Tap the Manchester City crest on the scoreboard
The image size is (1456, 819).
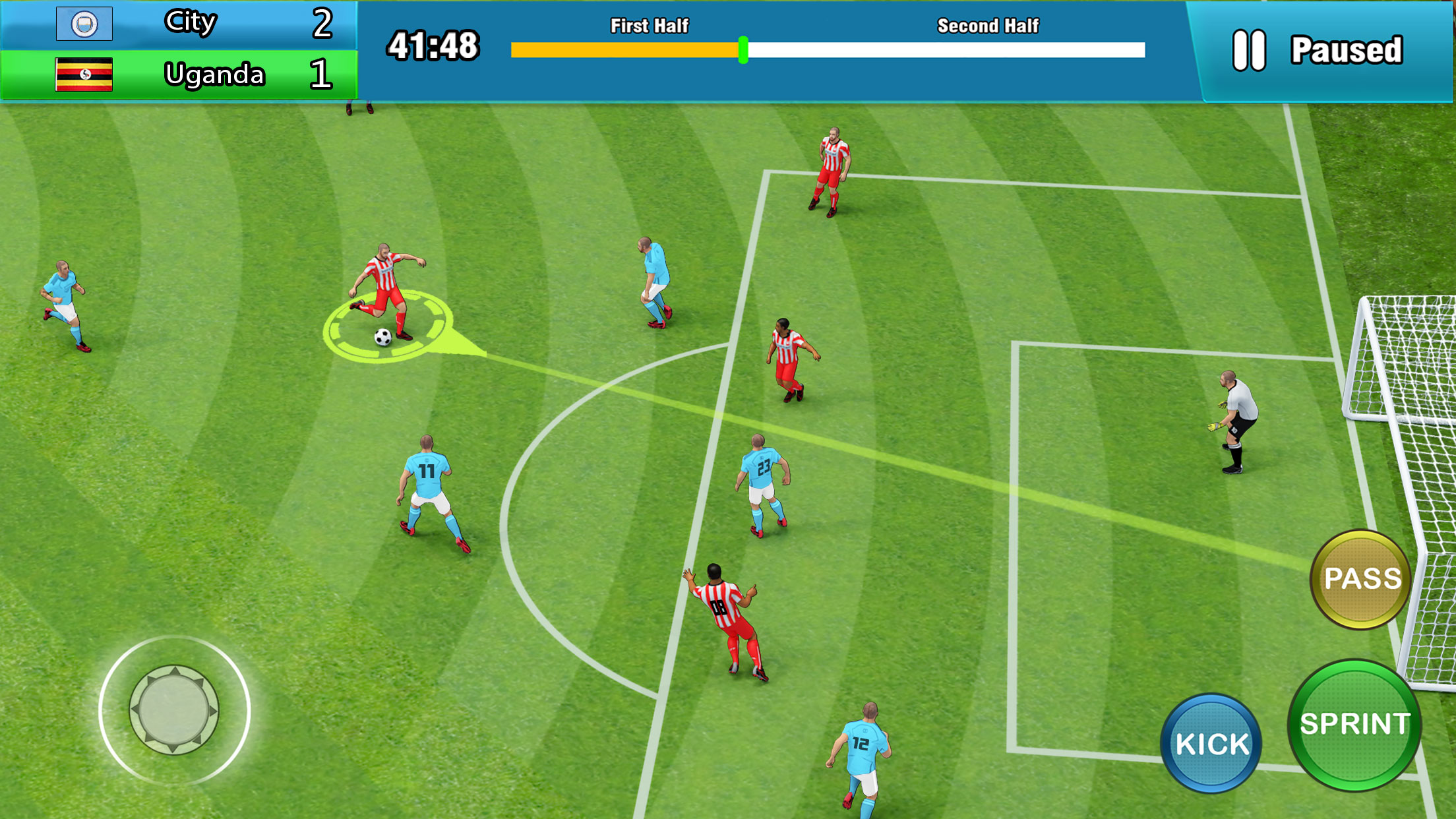84,22
